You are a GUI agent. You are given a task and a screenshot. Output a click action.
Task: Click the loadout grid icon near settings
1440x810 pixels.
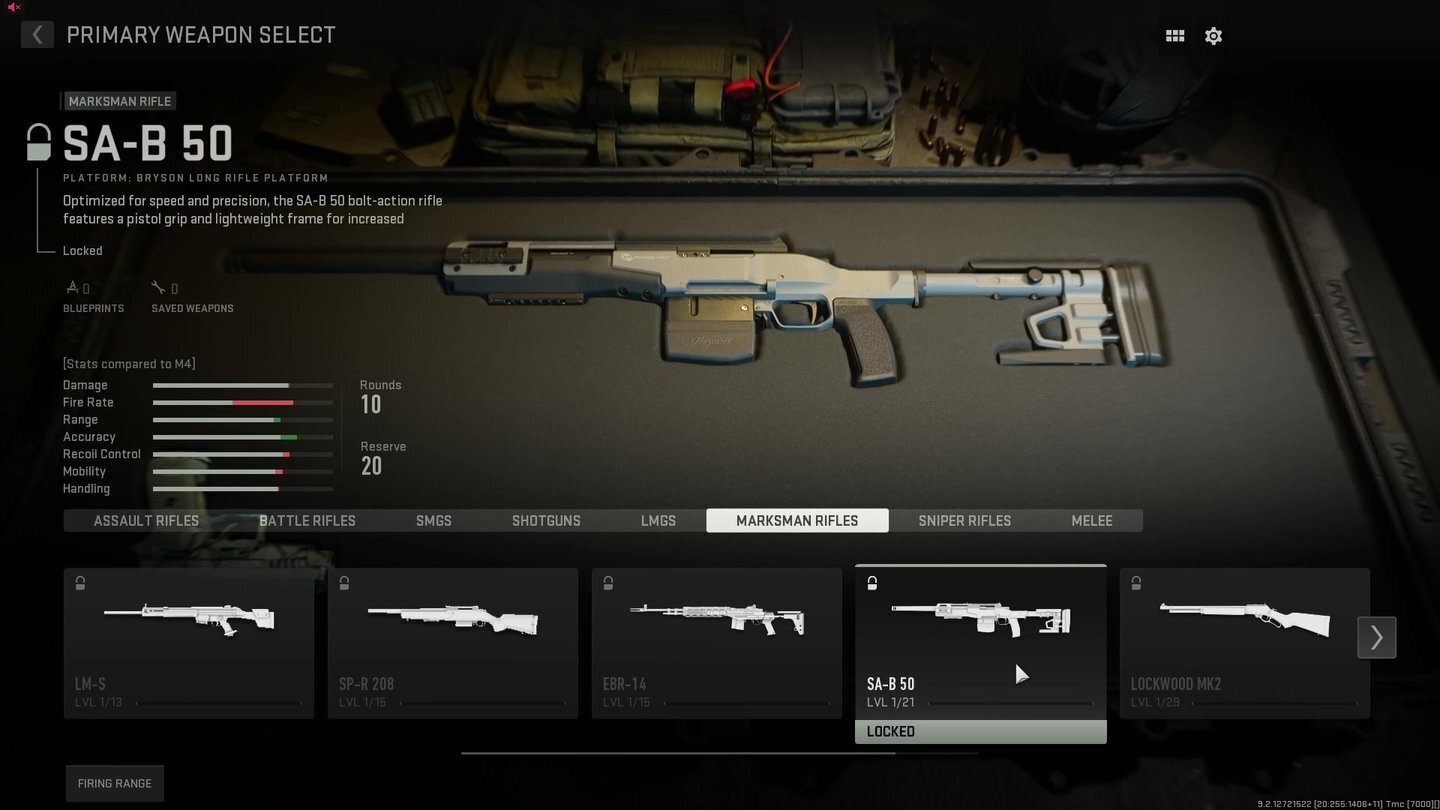click(x=1175, y=35)
